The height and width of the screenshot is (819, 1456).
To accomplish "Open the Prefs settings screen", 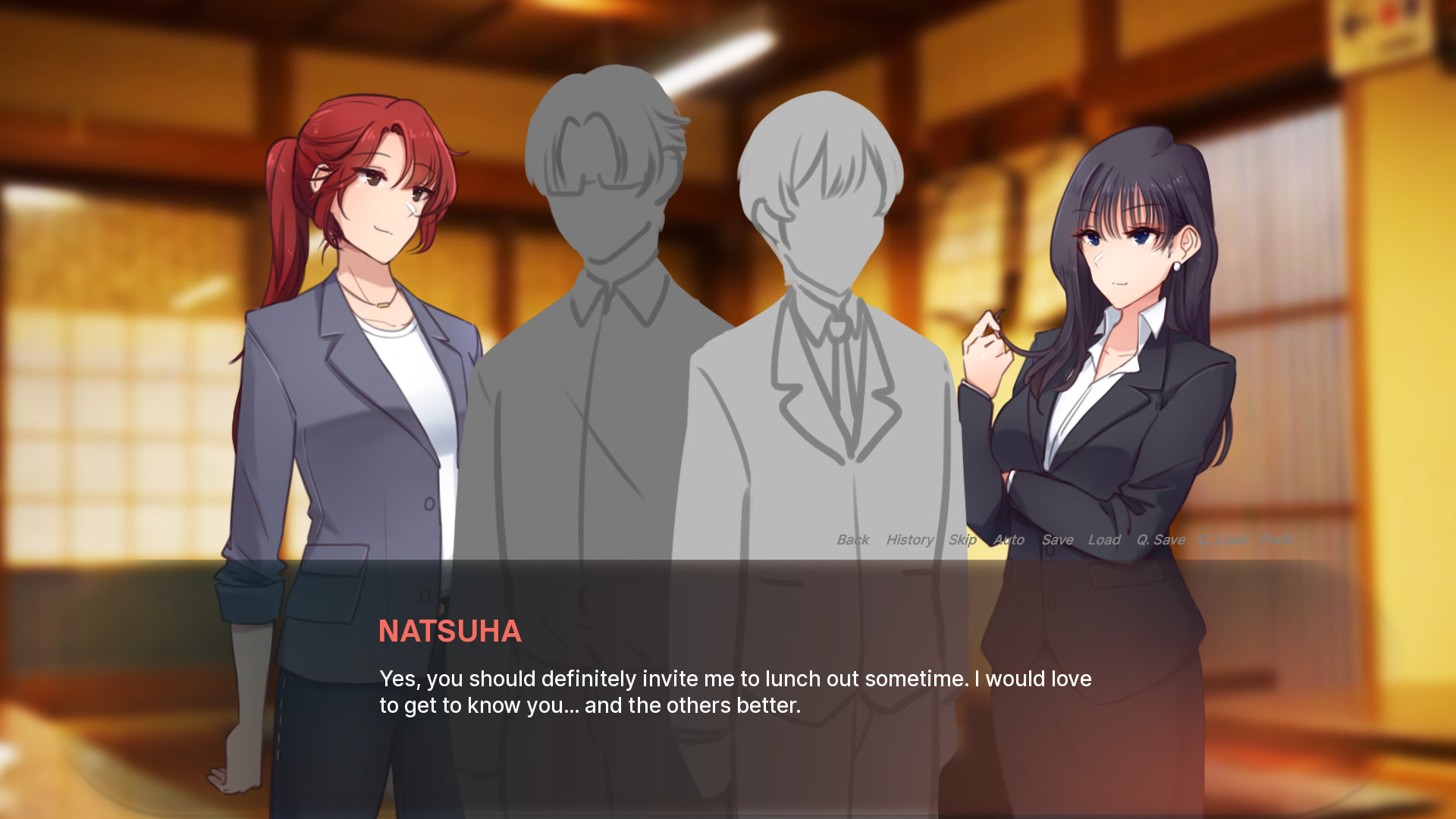I will click(x=1278, y=540).
